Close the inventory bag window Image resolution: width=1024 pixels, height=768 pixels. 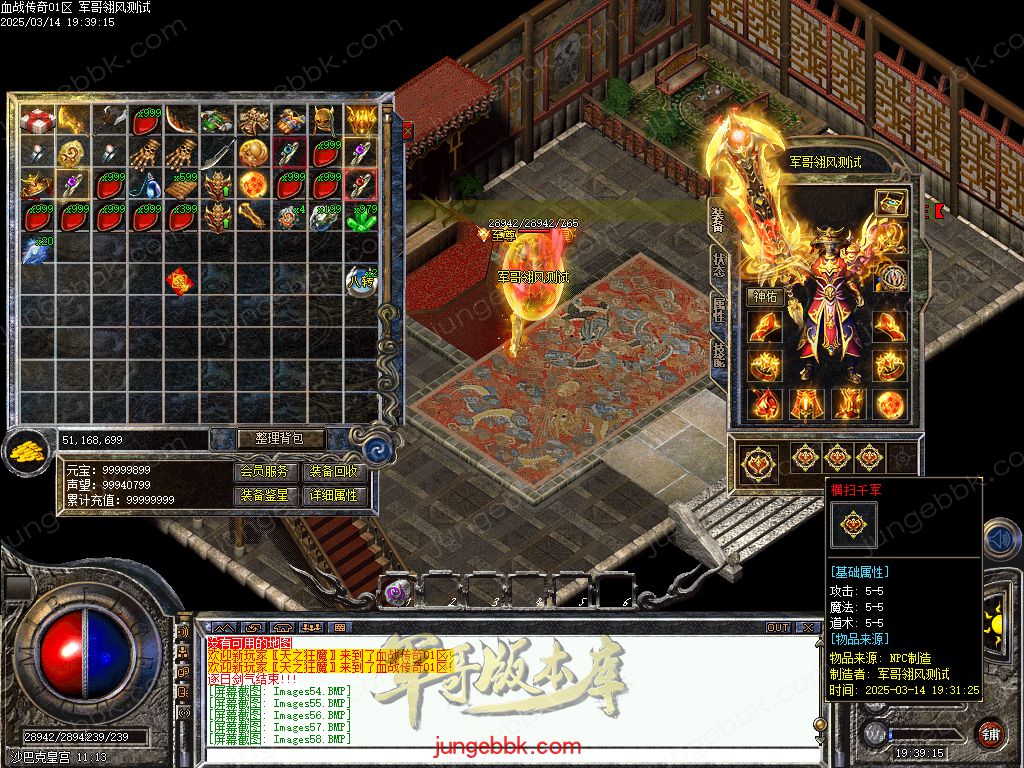point(407,130)
